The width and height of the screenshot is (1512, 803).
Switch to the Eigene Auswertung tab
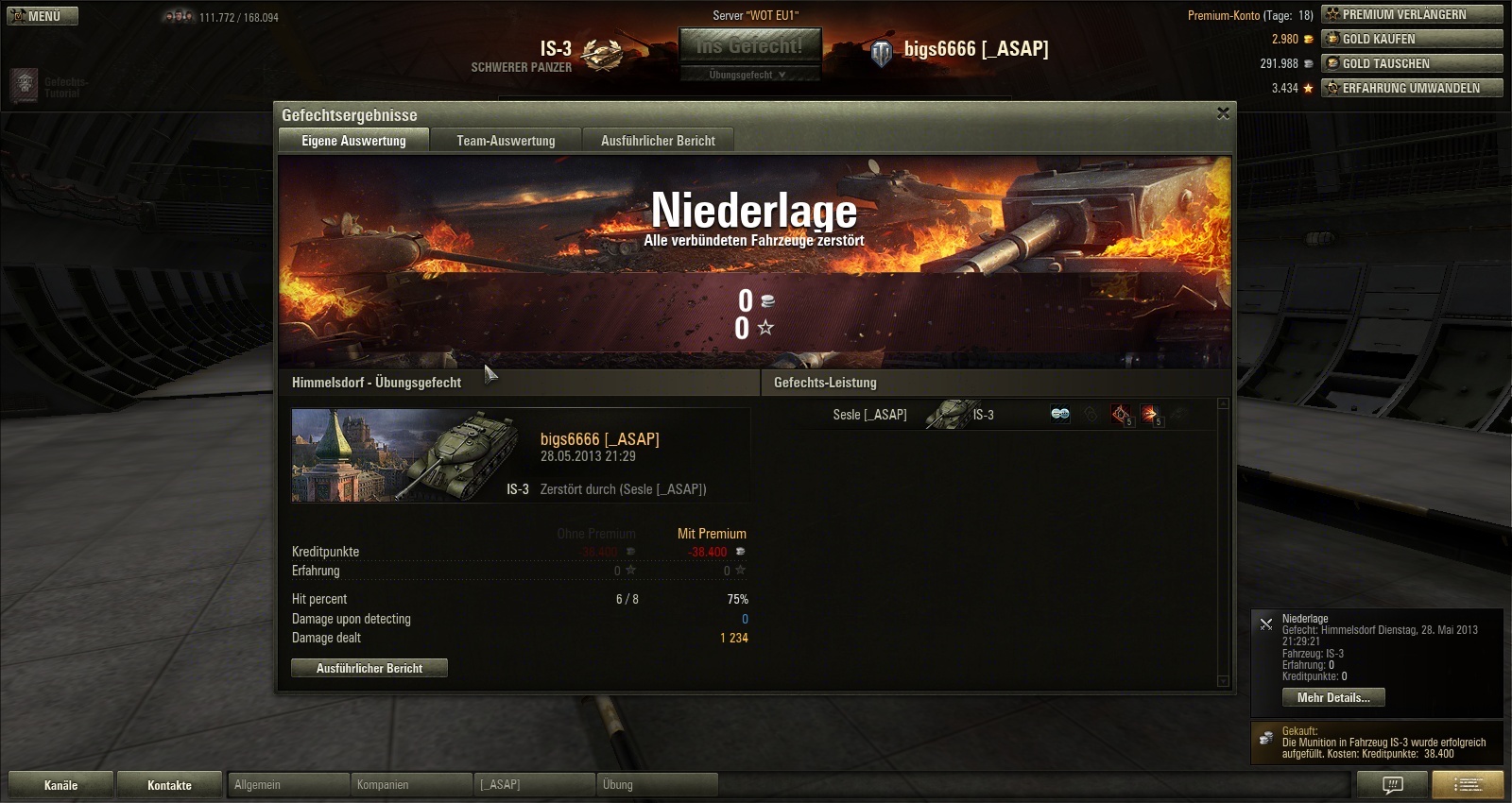pos(353,141)
